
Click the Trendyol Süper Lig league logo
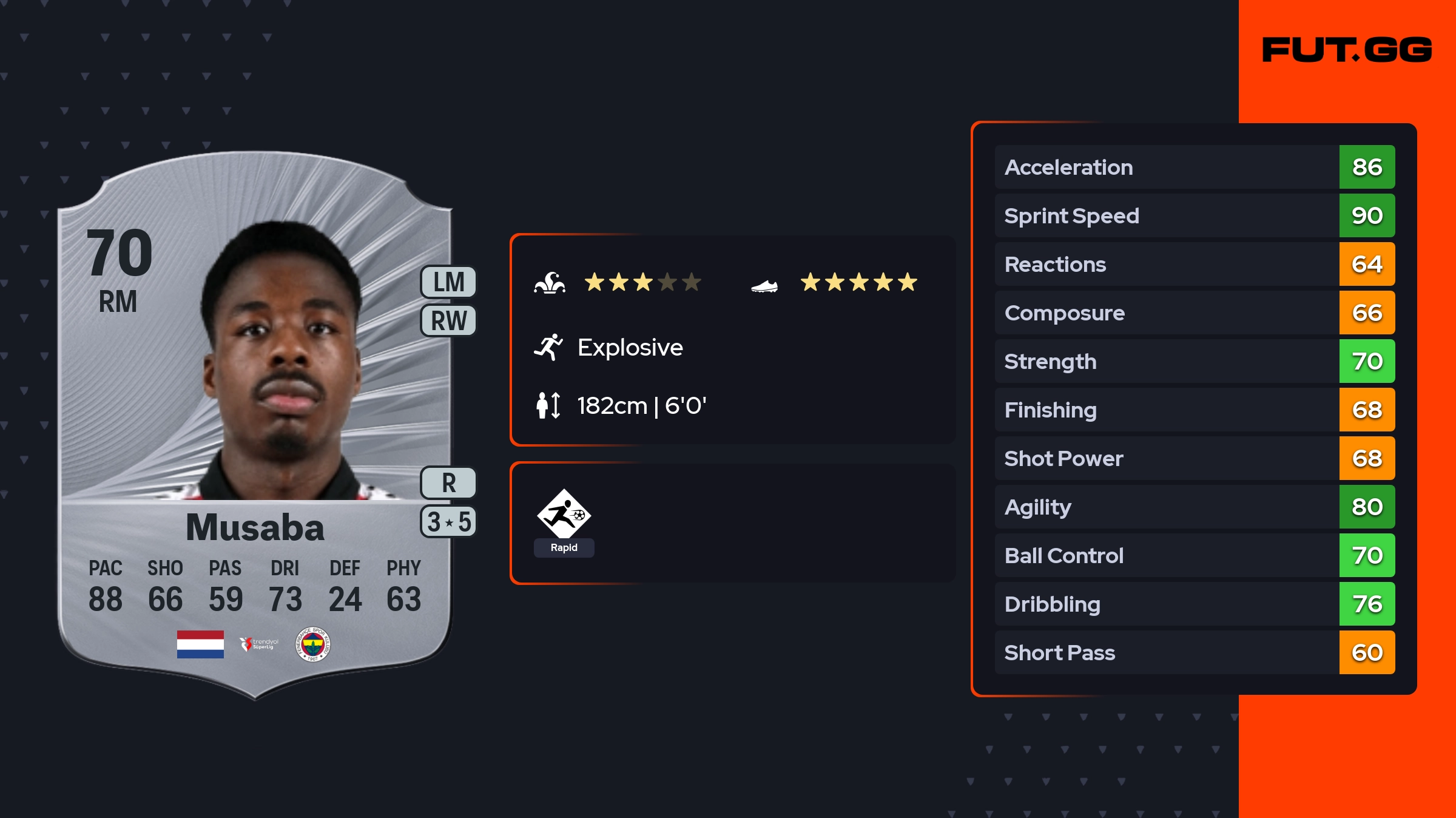pos(259,644)
